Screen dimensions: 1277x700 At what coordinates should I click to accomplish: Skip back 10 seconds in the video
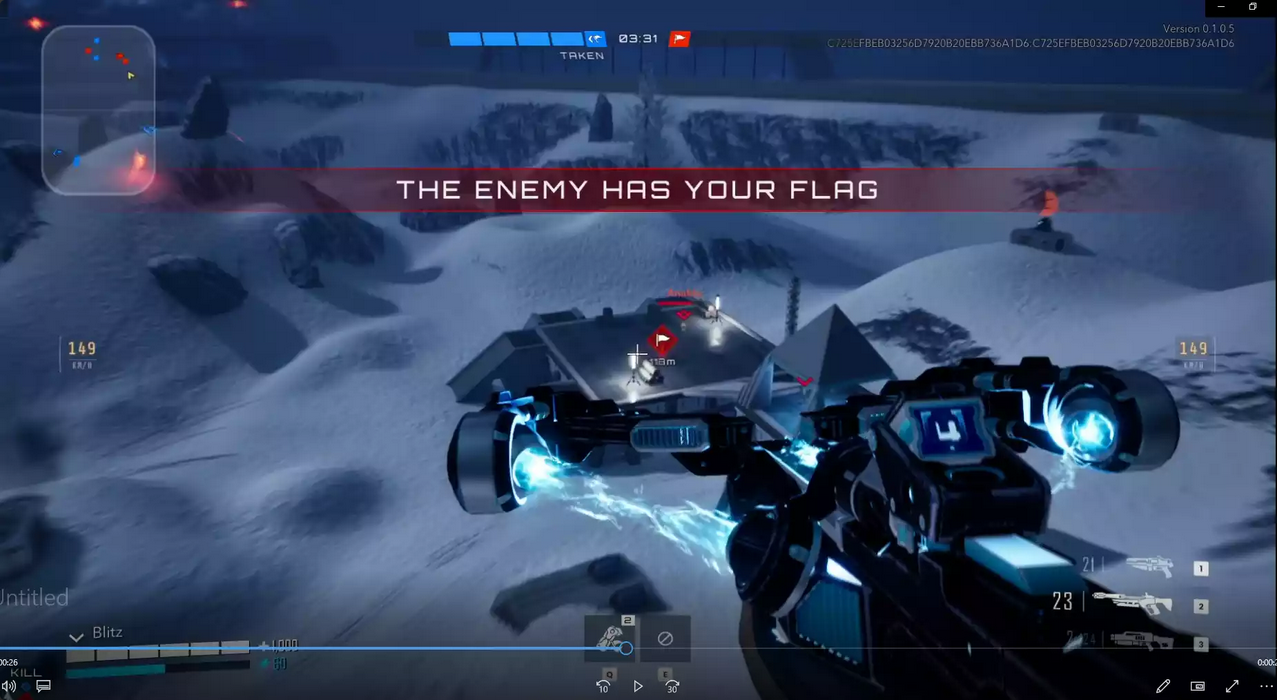[603, 686]
